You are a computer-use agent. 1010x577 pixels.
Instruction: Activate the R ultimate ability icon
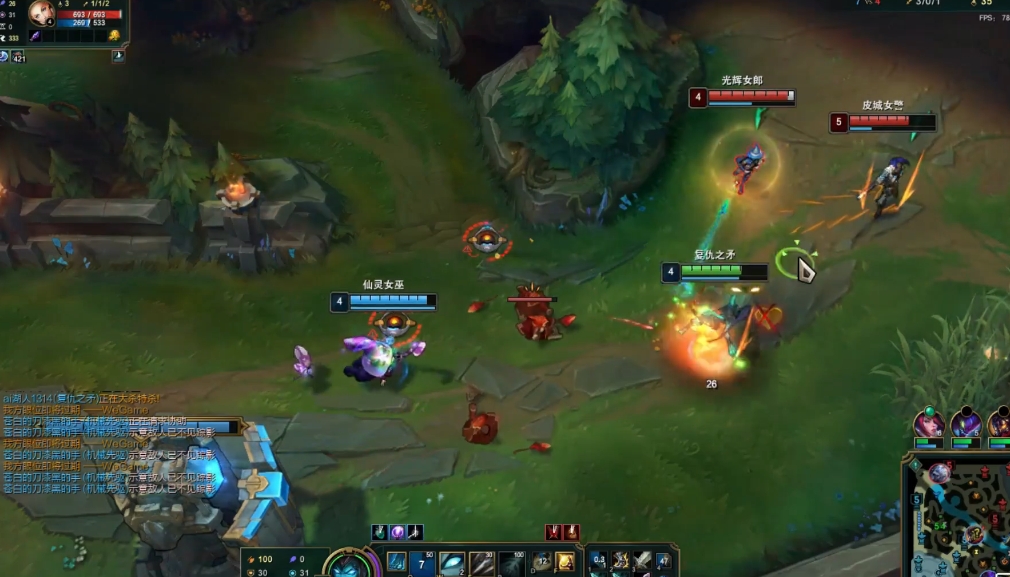[511, 563]
